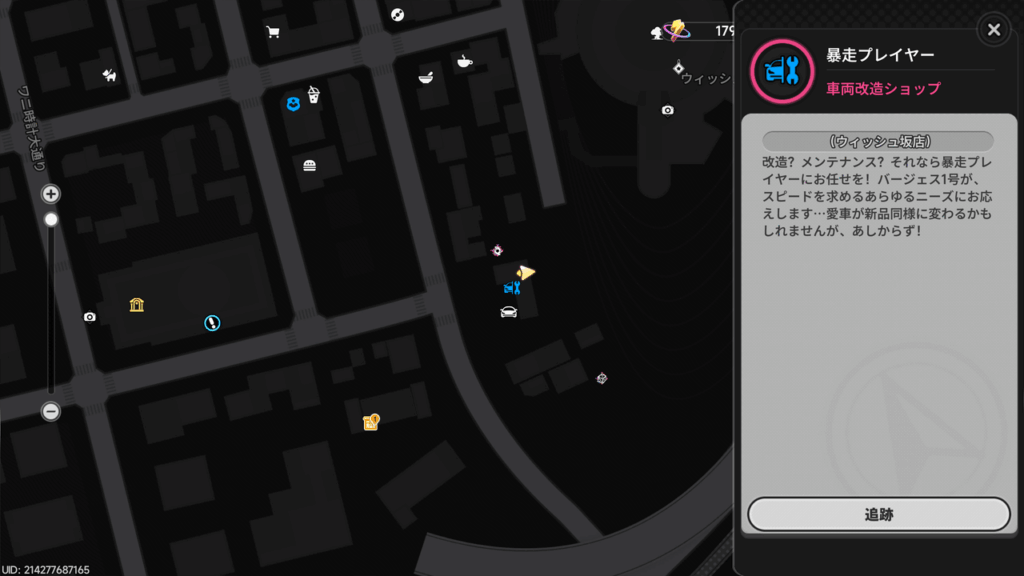Open the coffee cup map marker
Screen dimensions: 1024x576
[x=464, y=62]
